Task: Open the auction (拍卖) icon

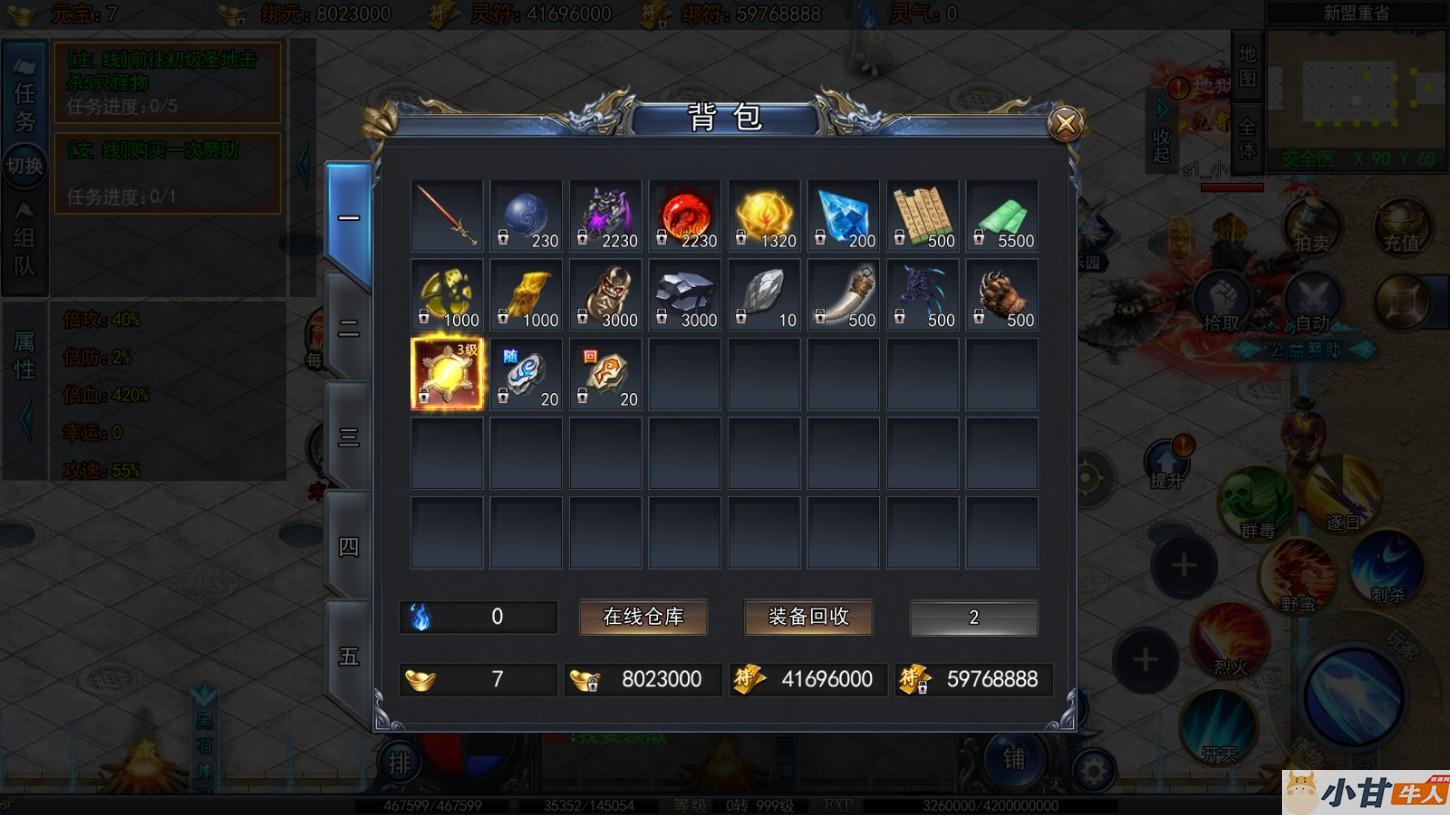Action: (1311, 227)
